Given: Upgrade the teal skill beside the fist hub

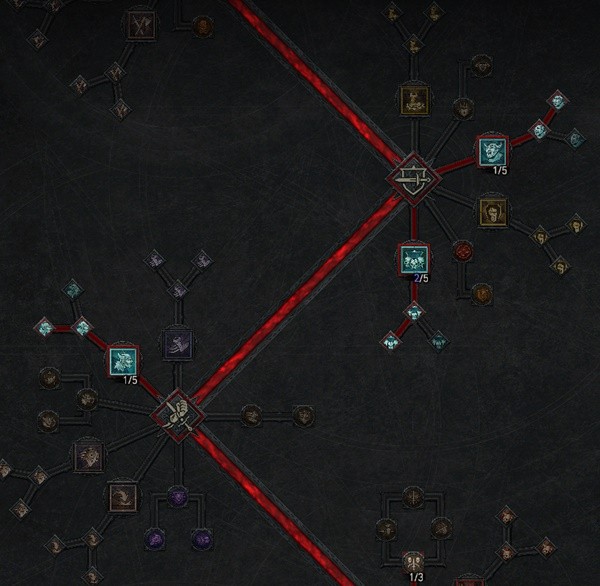Looking at the screenshot, I should pyautogui.click(x=124, y=360).
